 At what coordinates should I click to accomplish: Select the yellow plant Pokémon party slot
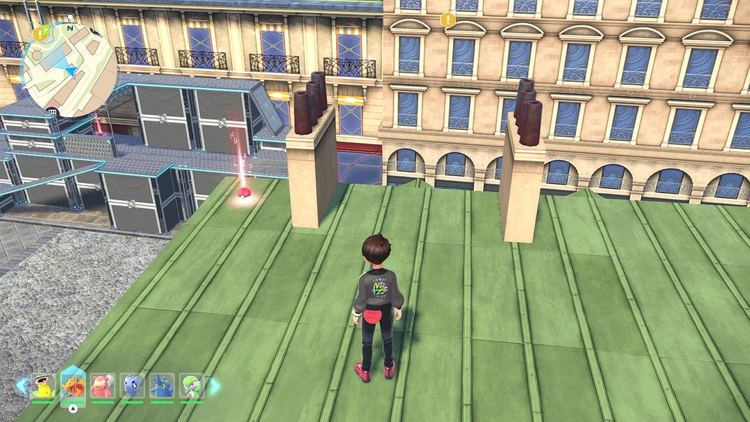43,386
